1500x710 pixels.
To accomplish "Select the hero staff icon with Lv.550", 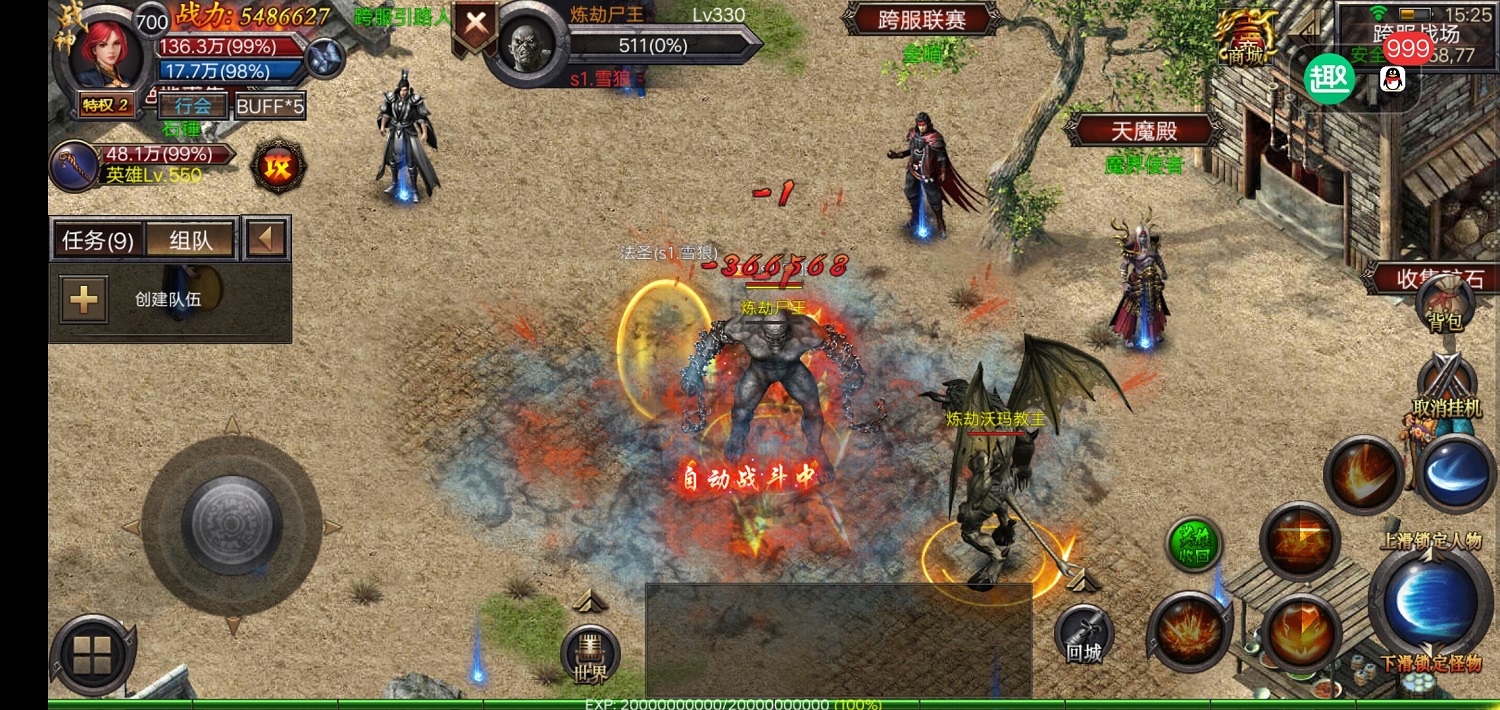I will 75,165.
